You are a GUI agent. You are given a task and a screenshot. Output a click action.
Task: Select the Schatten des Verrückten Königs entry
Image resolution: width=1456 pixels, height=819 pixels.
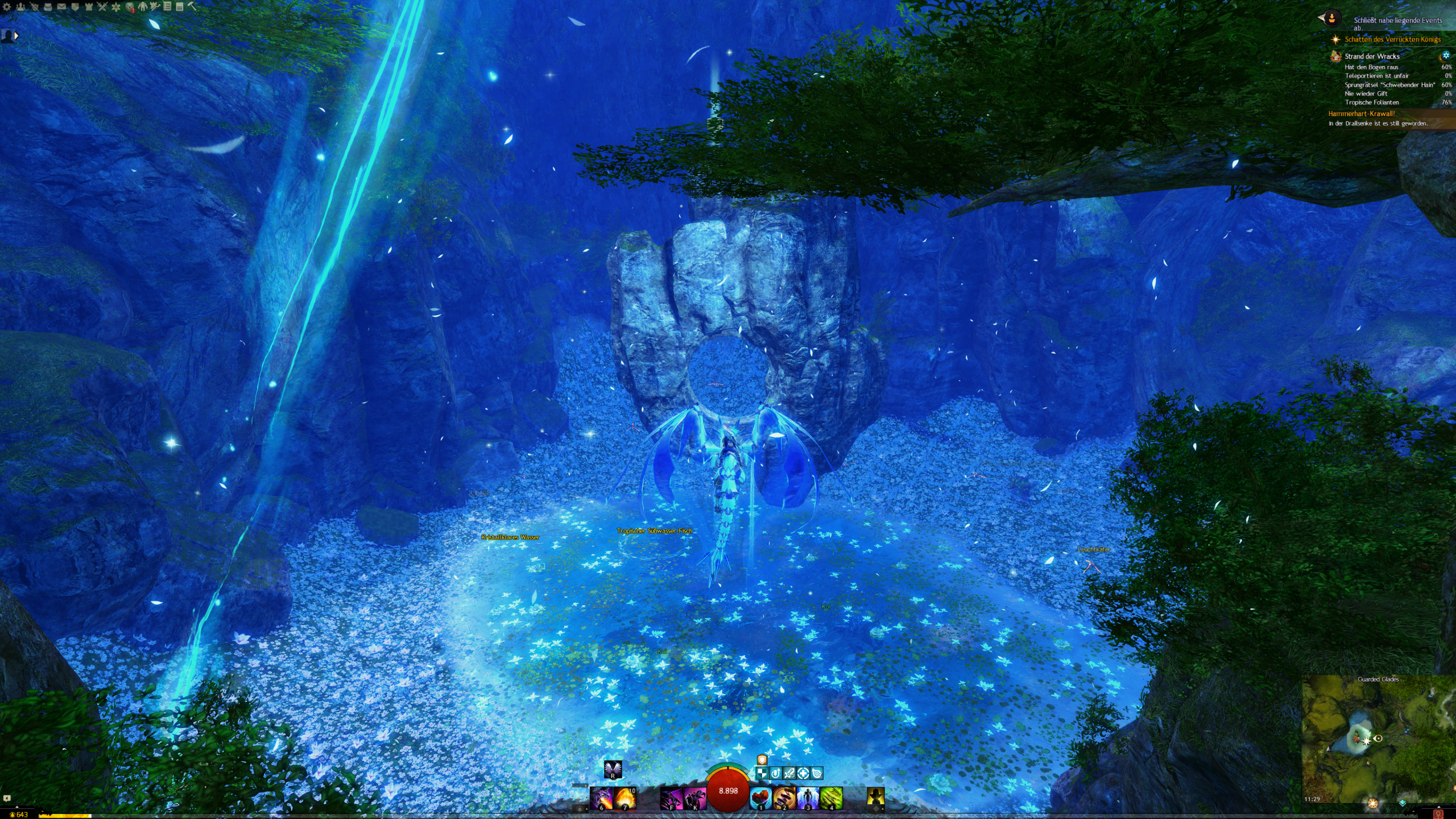click(x=1392, y=39)
